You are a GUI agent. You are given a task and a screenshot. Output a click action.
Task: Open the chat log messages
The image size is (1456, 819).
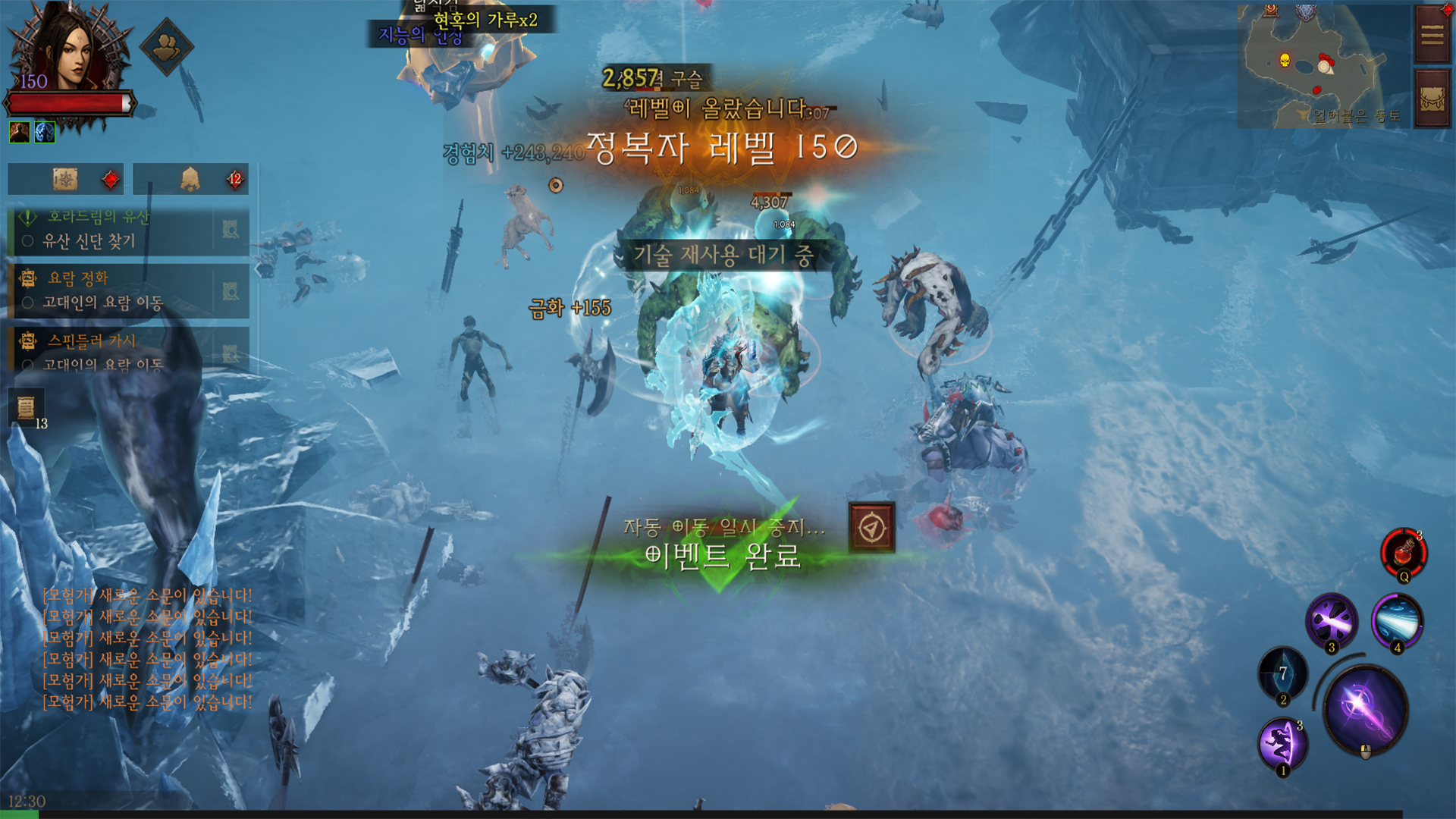coord(147,648)
